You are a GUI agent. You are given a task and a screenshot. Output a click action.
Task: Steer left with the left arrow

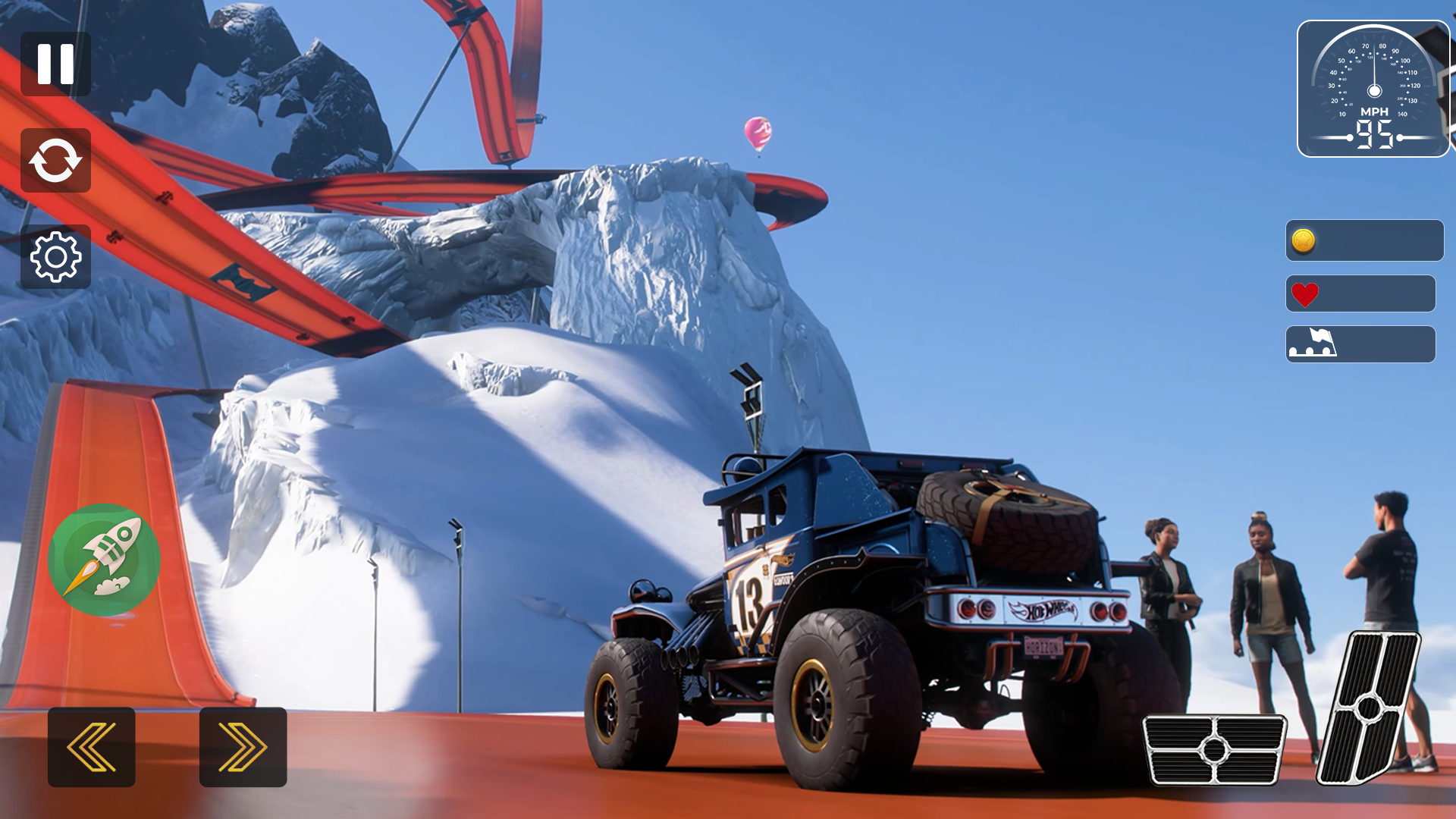(x=90, y=747)
